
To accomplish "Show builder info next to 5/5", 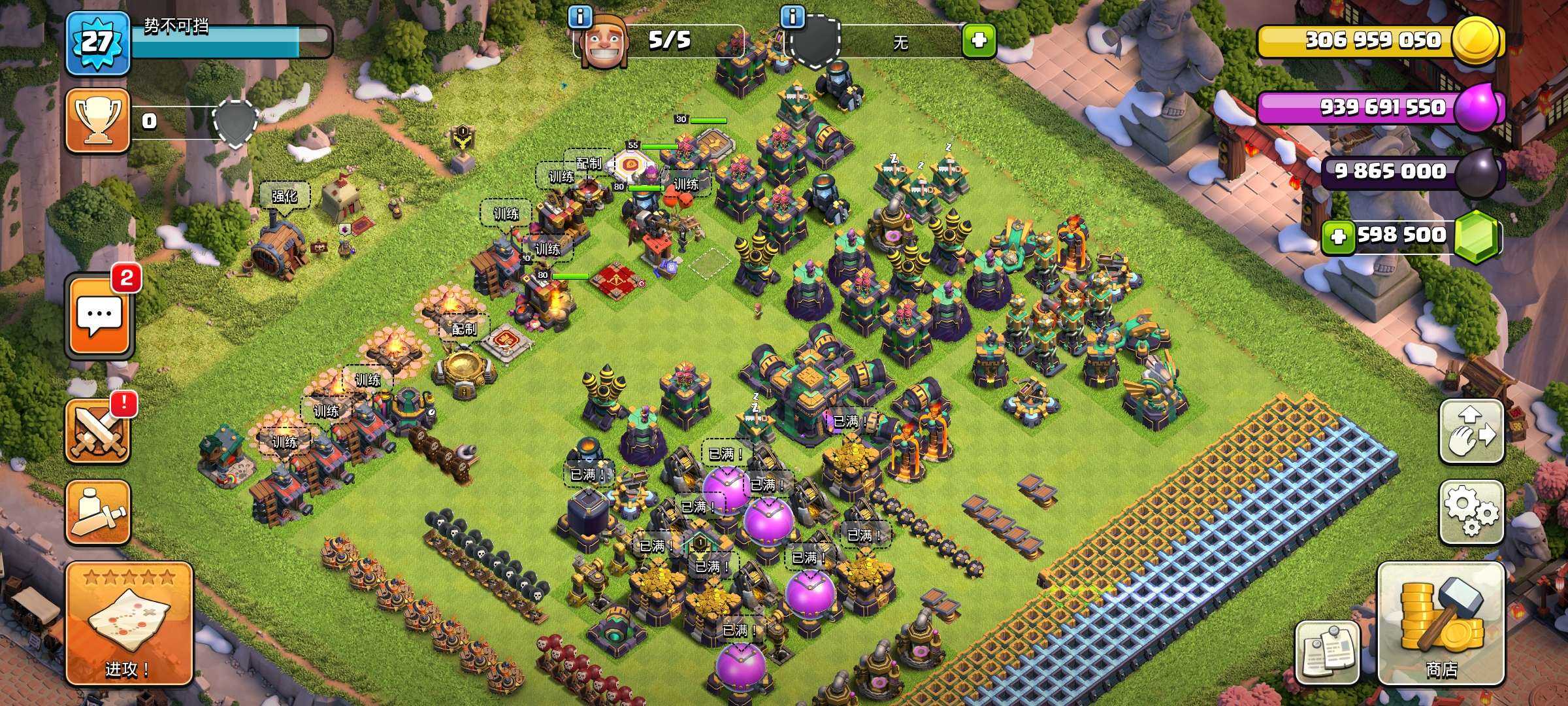I will (580, 17).
